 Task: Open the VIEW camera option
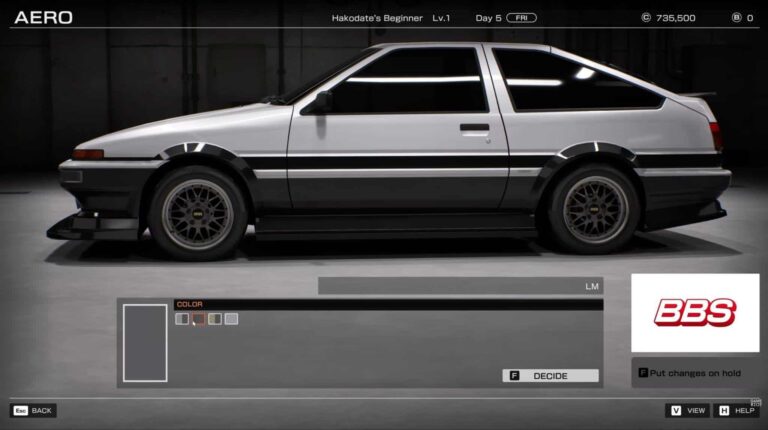pyautogui.click(x=687, y=411)
